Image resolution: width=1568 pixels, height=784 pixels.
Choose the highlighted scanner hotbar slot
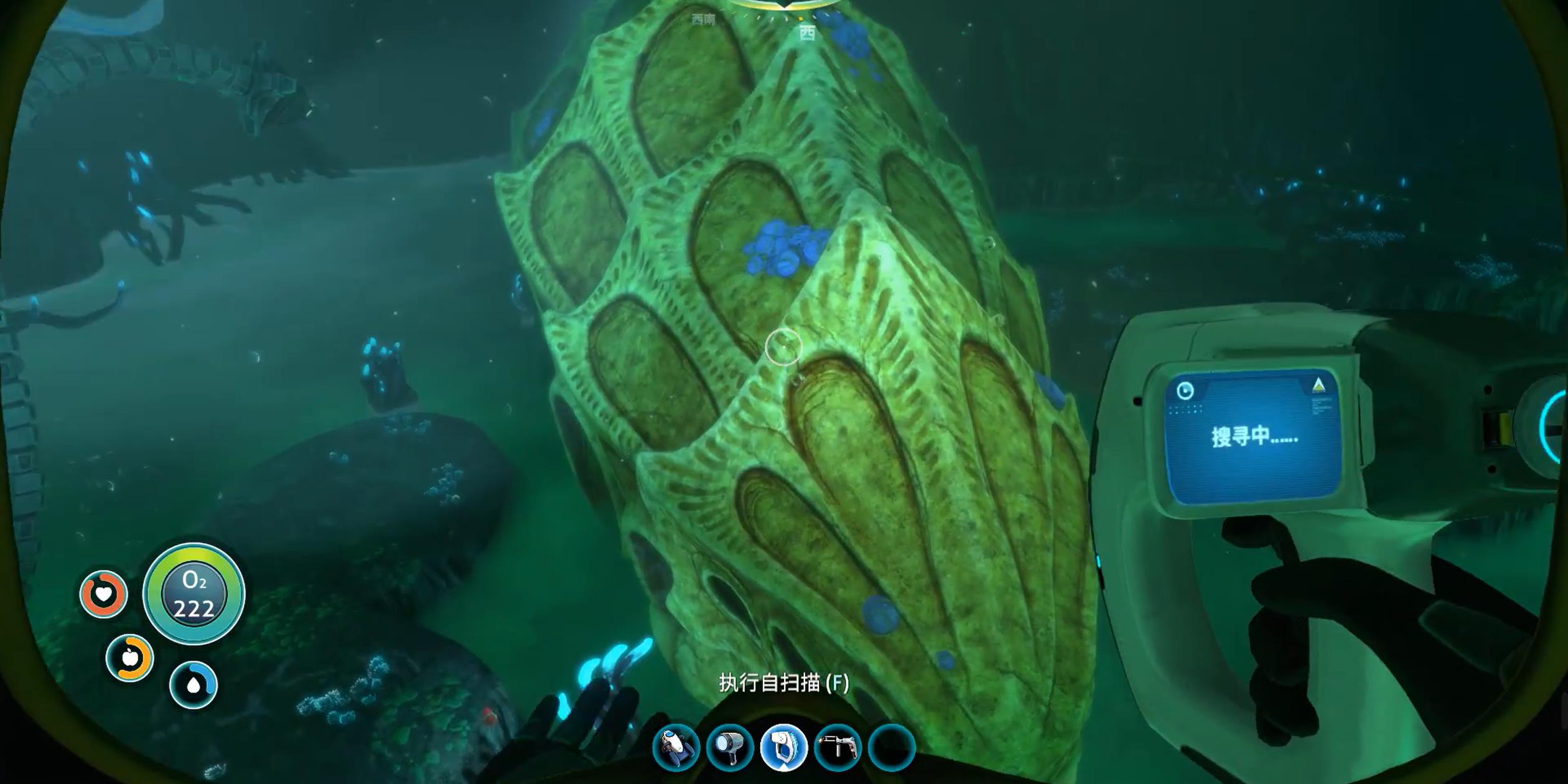[783, 747]
